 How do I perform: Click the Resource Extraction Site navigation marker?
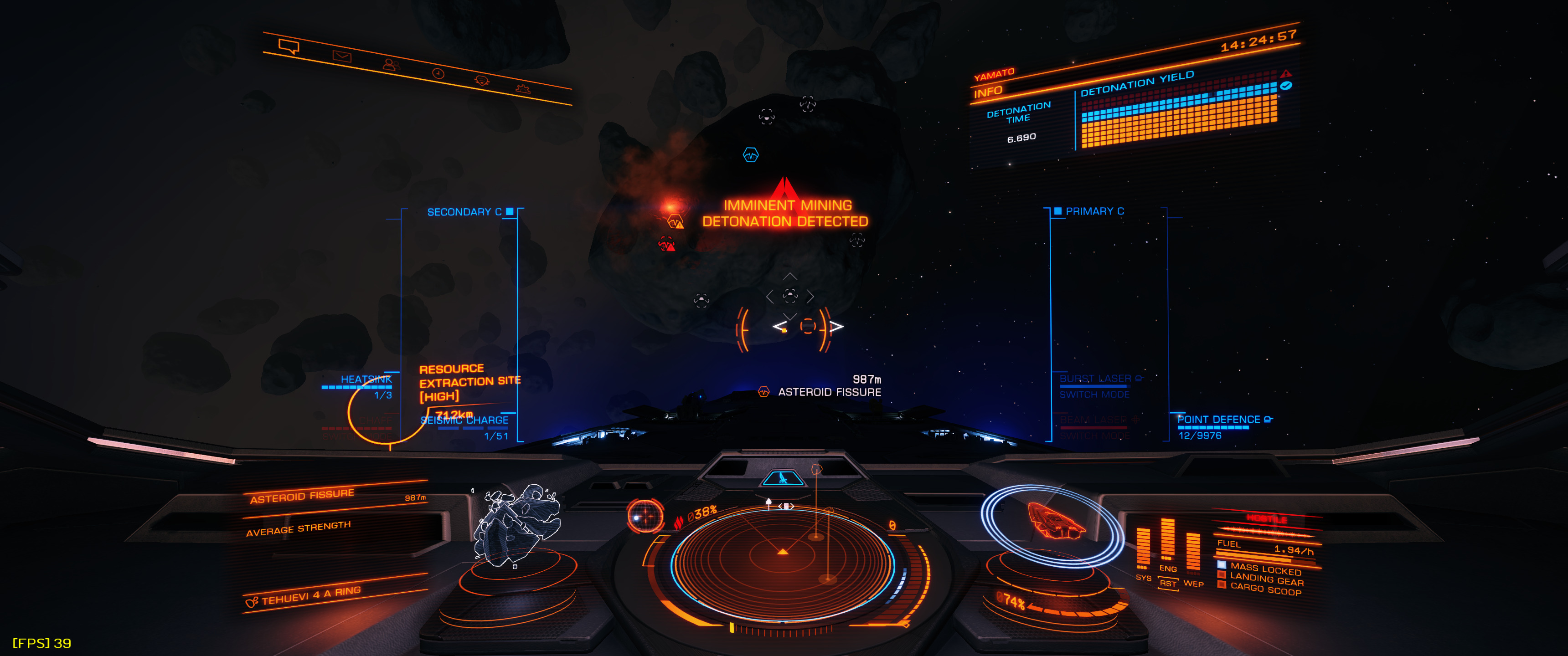tap(469, 382)
